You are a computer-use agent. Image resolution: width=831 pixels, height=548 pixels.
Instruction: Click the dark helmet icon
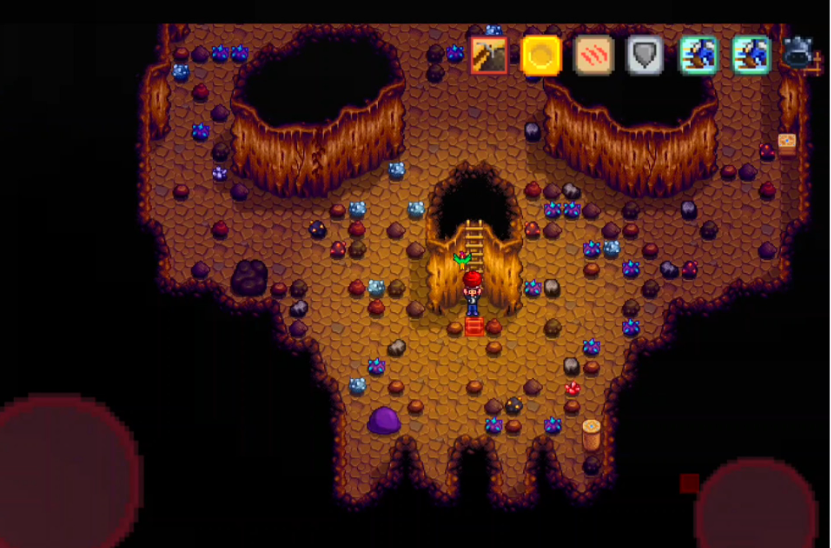(x=798, y=54)
